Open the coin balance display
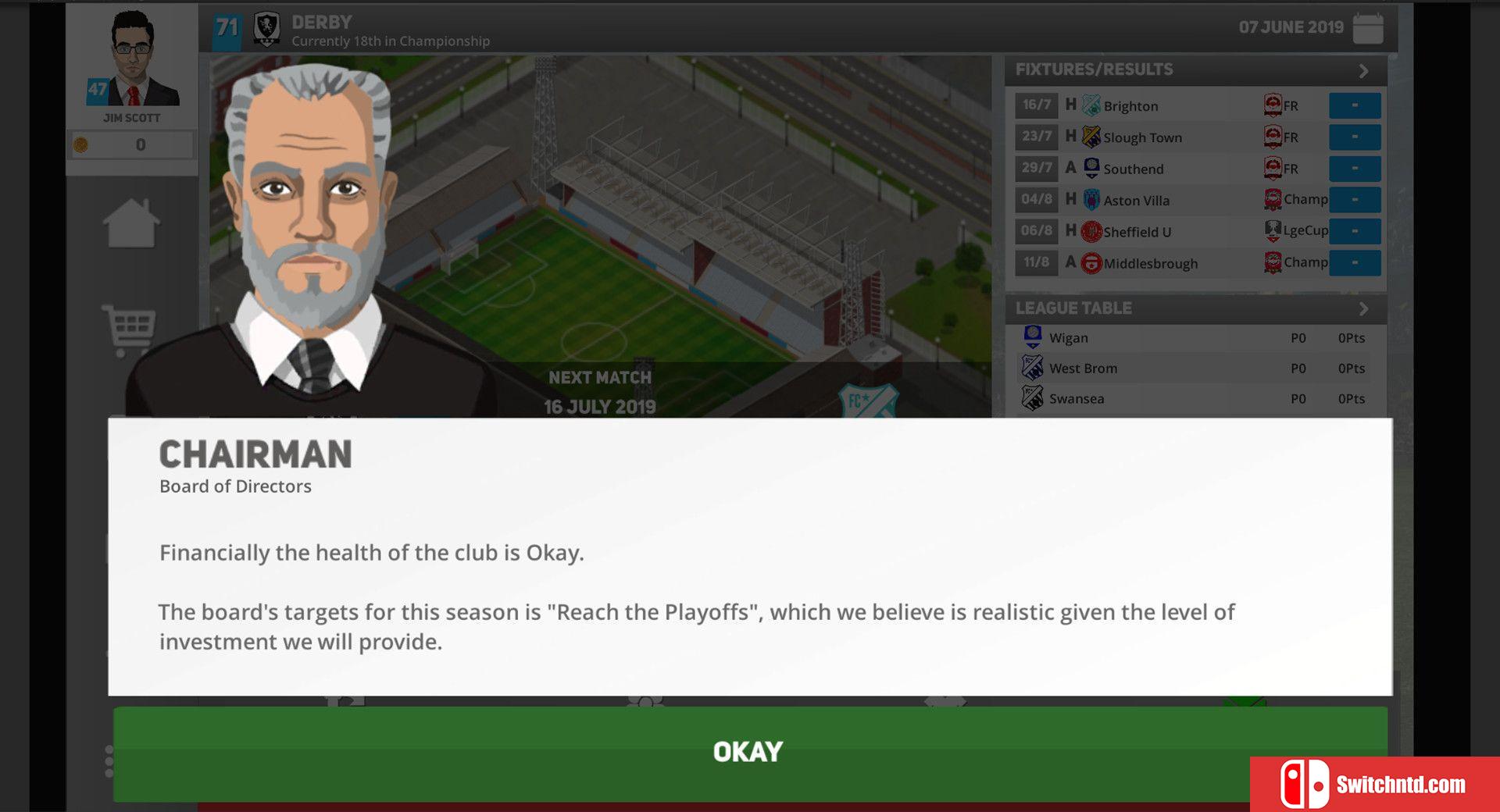This screenshot has height=812, width=1500. [x=131, y=145]
